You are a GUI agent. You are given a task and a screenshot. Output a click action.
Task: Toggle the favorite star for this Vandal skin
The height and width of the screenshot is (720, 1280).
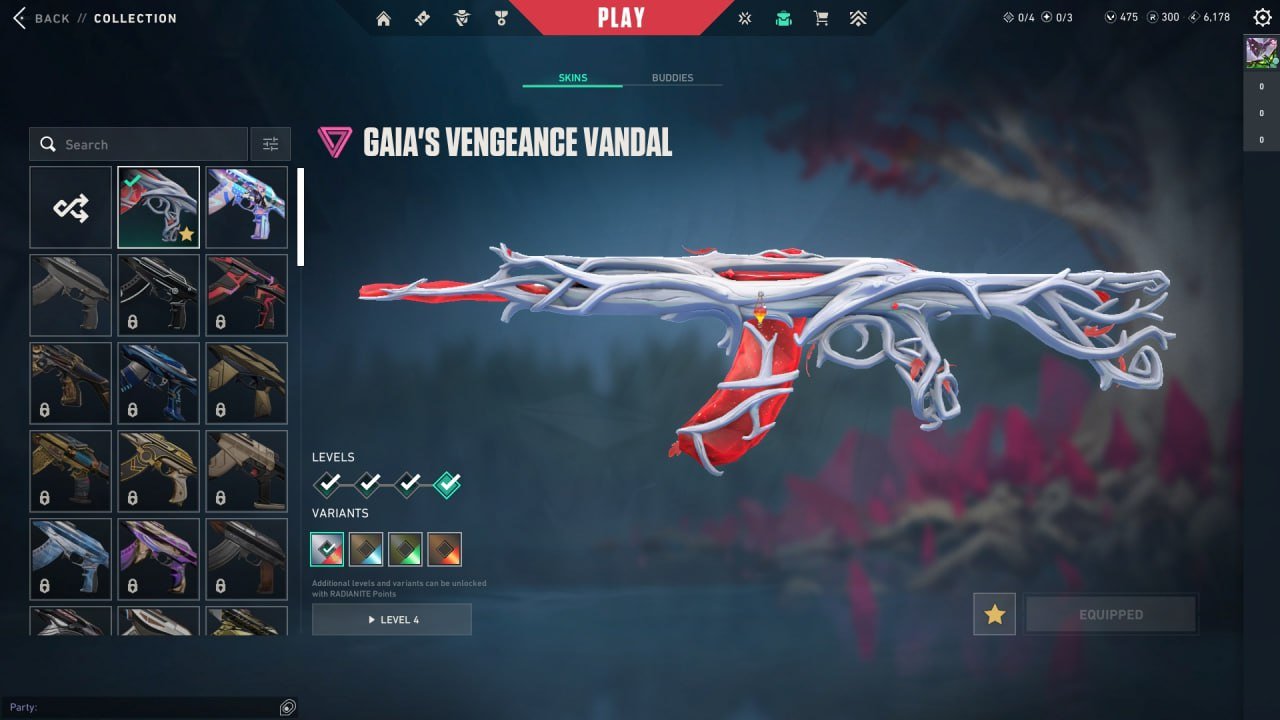tap(994, 614)
